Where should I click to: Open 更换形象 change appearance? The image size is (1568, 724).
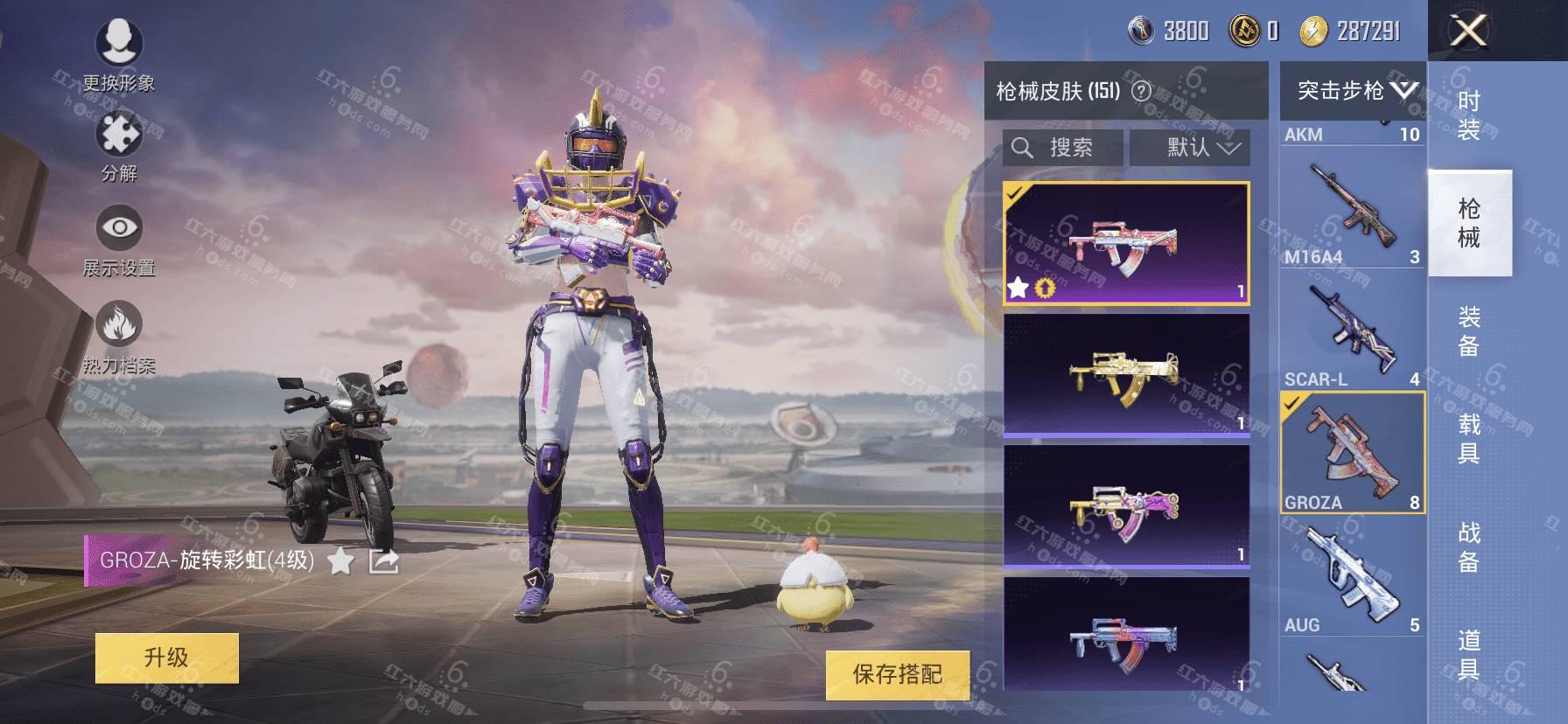tap(119, 52)
